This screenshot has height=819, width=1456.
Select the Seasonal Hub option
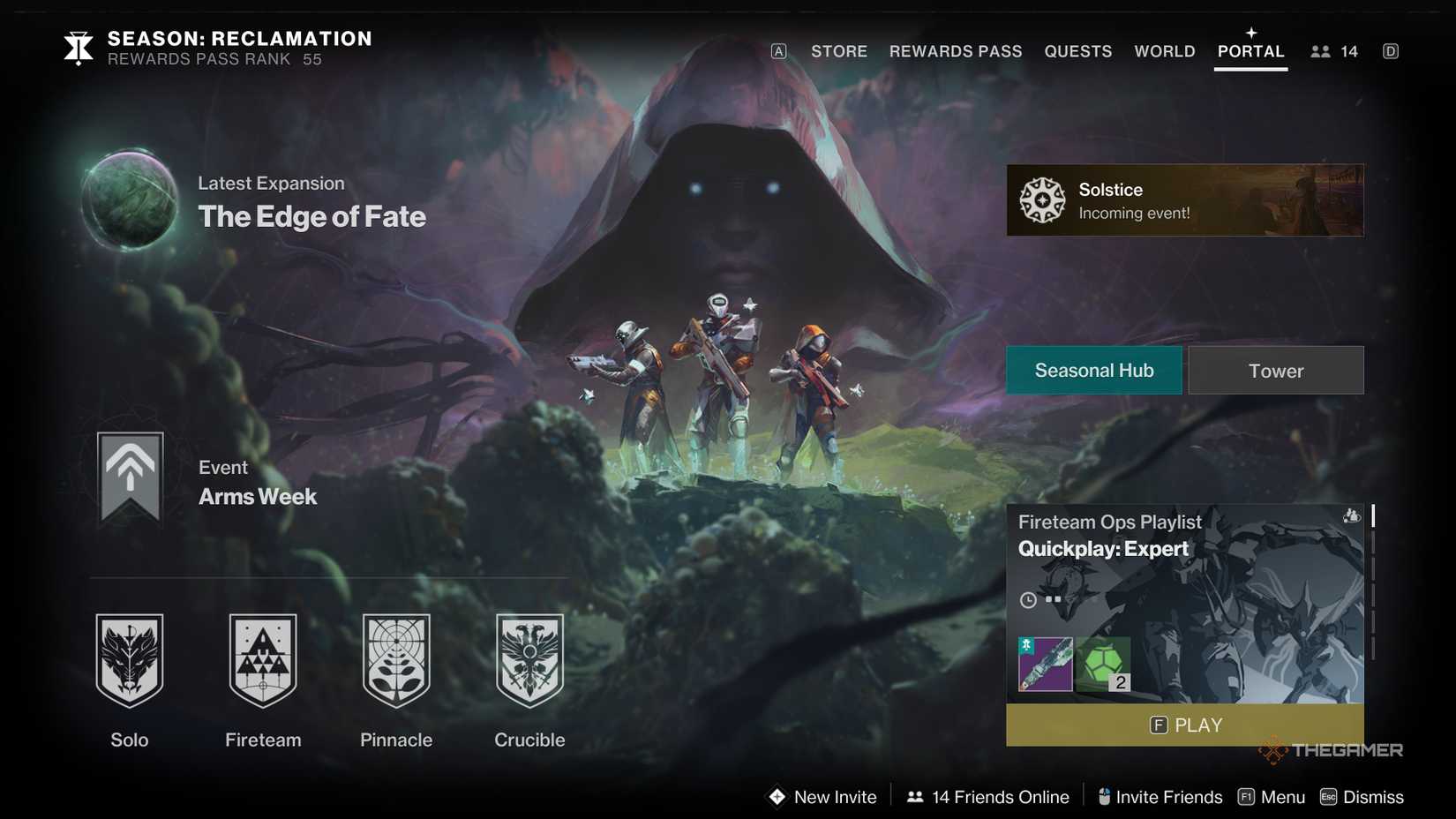pos(1094,370)
